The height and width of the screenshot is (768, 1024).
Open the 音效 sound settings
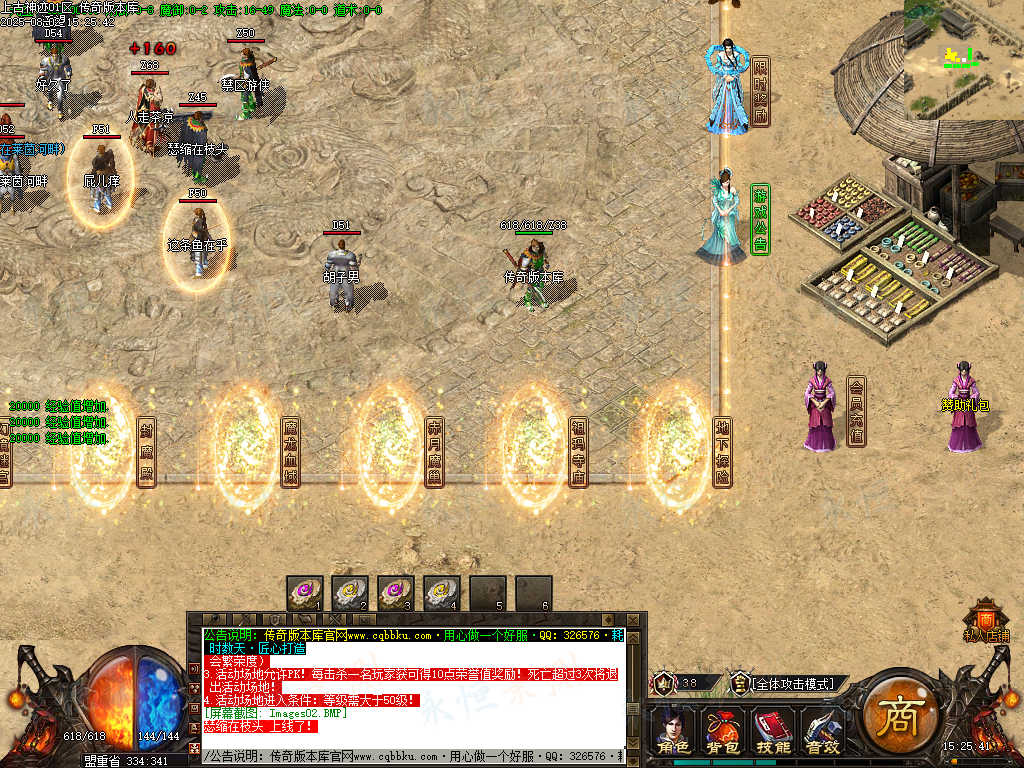point(822,731)
